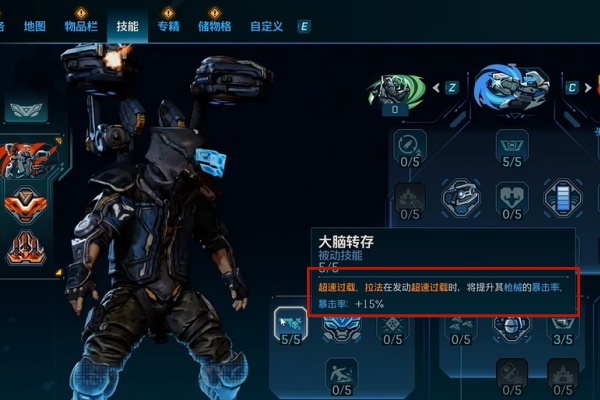Choose the orange triple-chevron augment slot
The width and height of the screenshot is (600, 400).
25,247
